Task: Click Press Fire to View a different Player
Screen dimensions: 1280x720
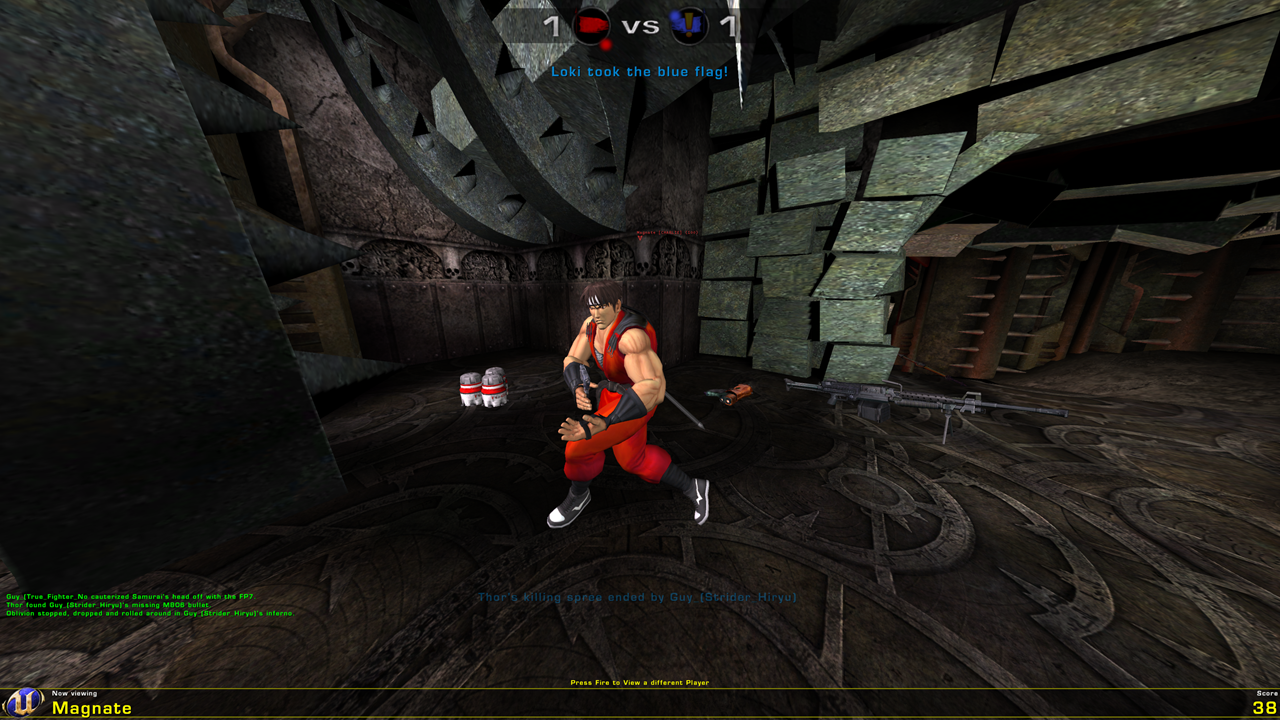Action: (x=638, y=681)
